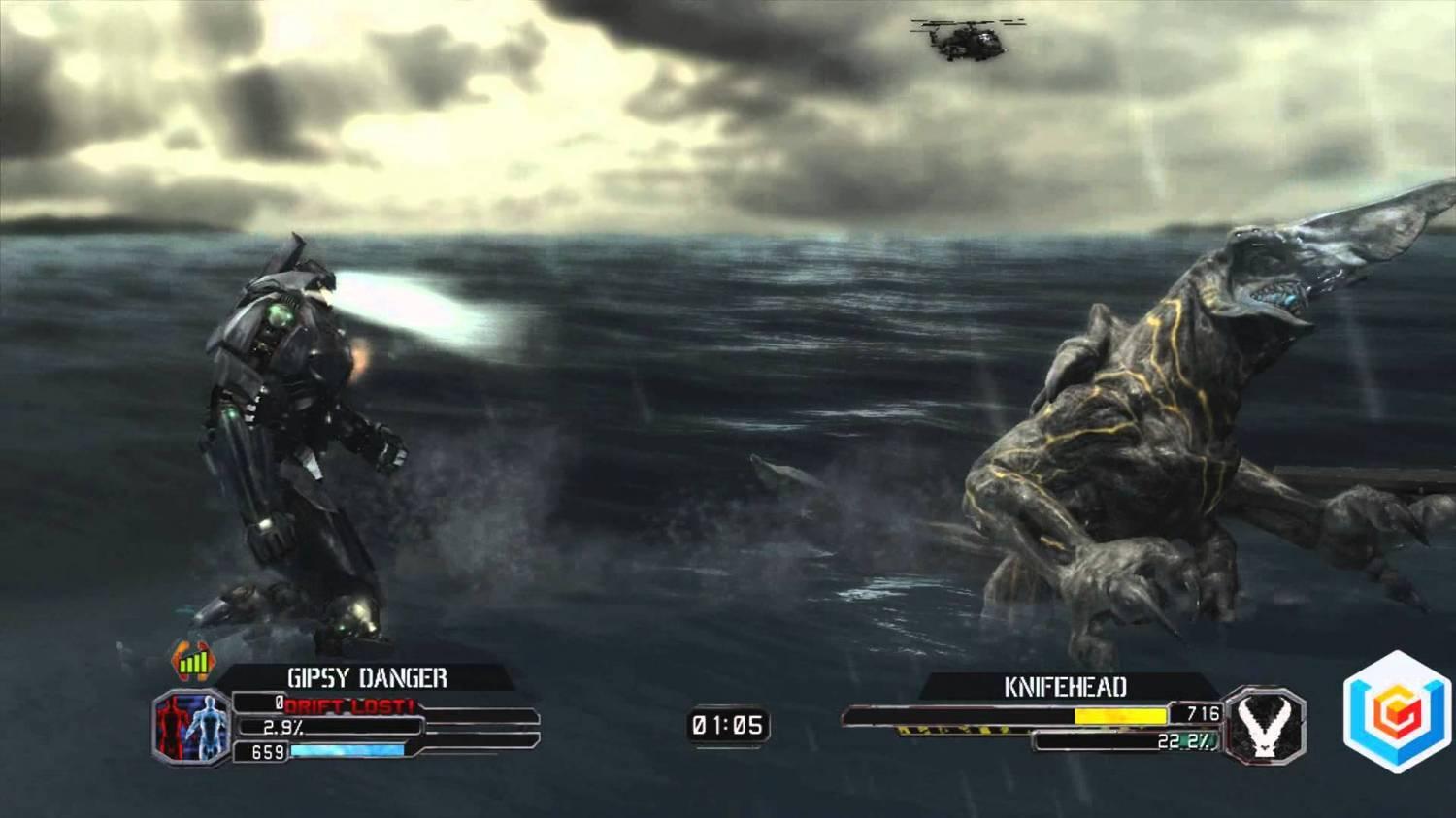The image size is (1456, 818).
Task: Click the orange signal strength indicator icon
Action: click(194, 663)
